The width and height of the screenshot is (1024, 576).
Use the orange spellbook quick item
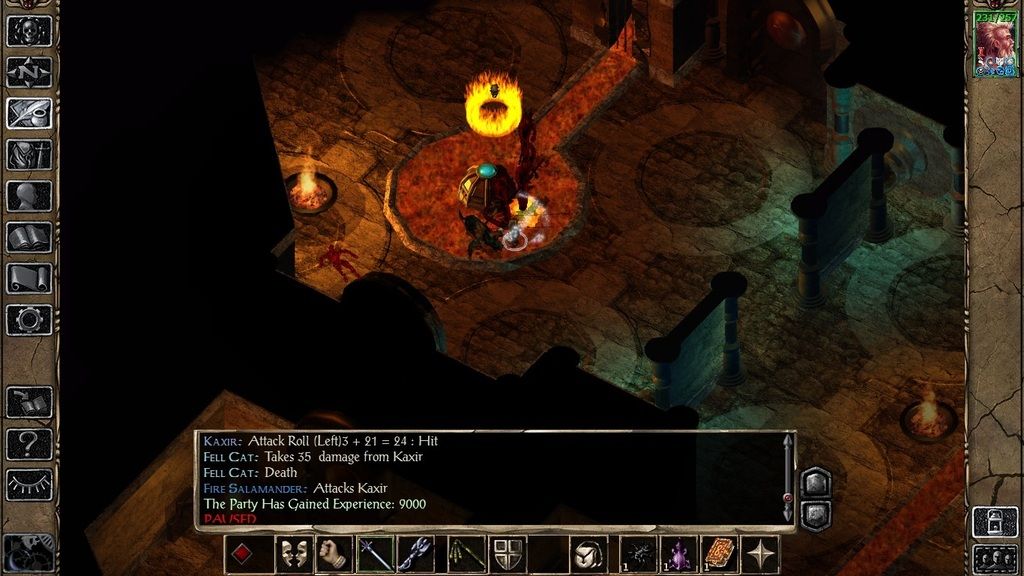click(720, 554)
